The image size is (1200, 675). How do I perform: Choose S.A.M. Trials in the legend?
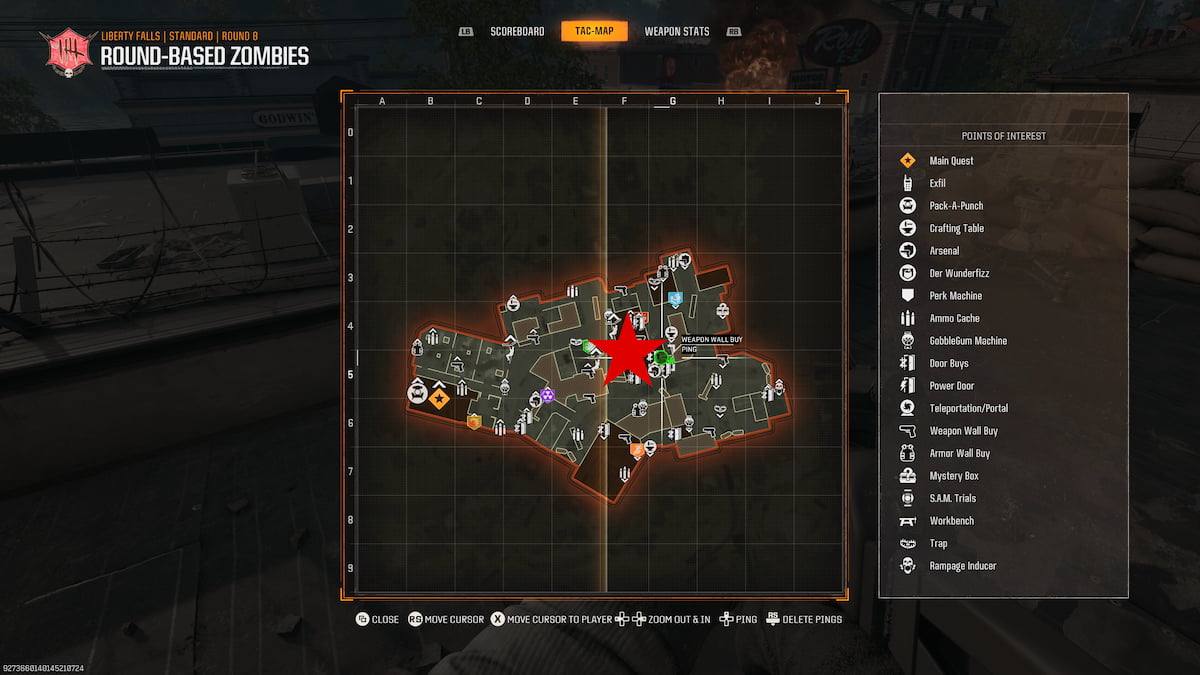coord(952,498)
